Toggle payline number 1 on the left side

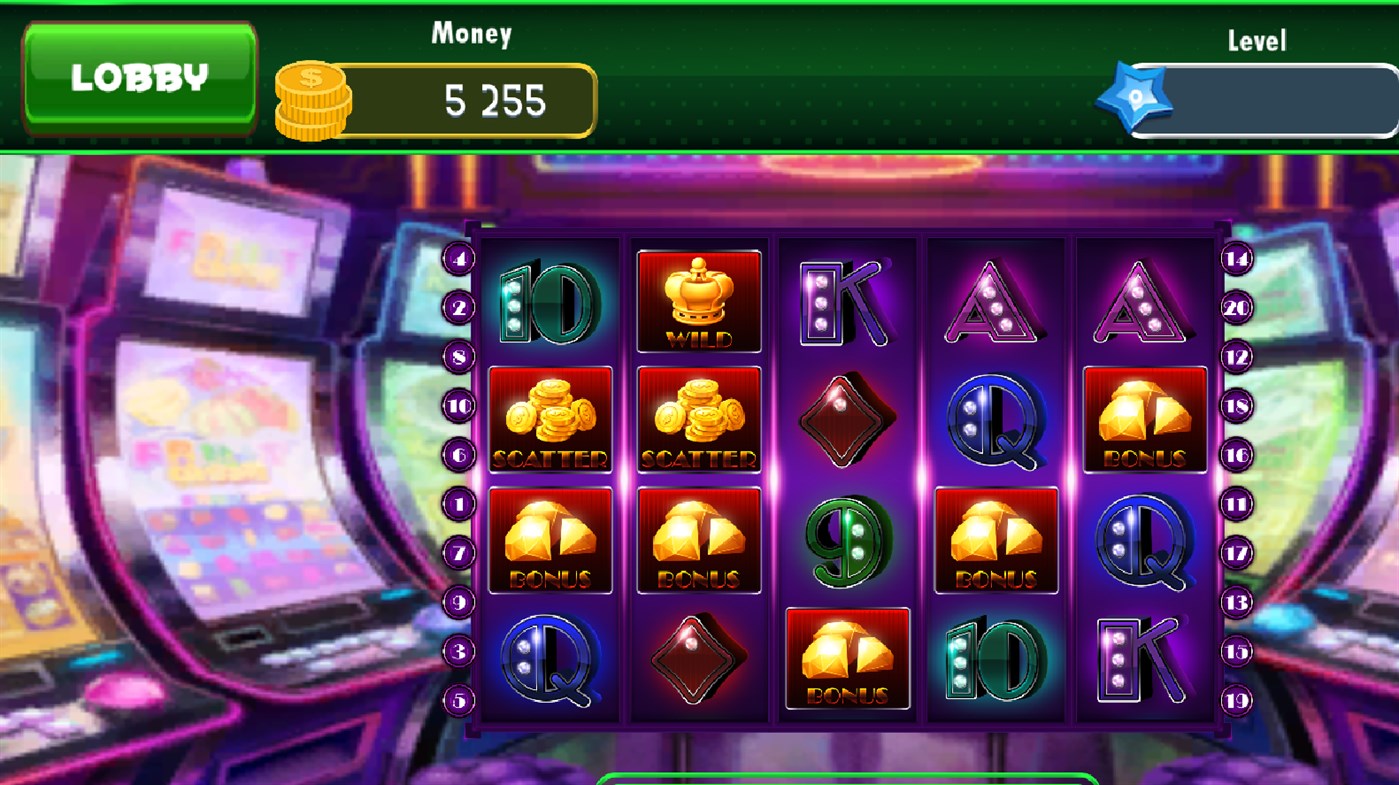pyautogui.click(x=458, y=505)
